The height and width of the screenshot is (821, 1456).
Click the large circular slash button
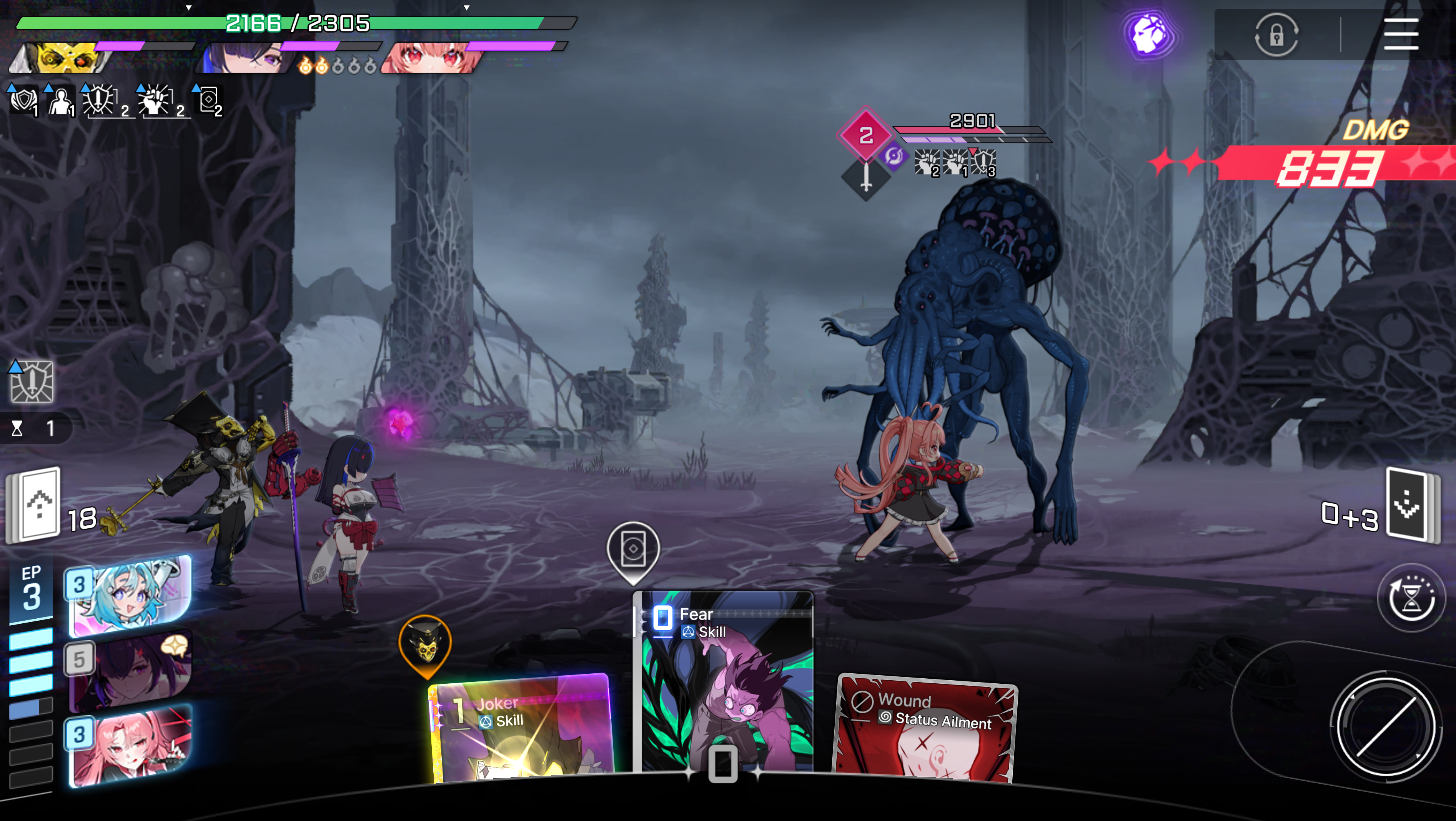1385,726
